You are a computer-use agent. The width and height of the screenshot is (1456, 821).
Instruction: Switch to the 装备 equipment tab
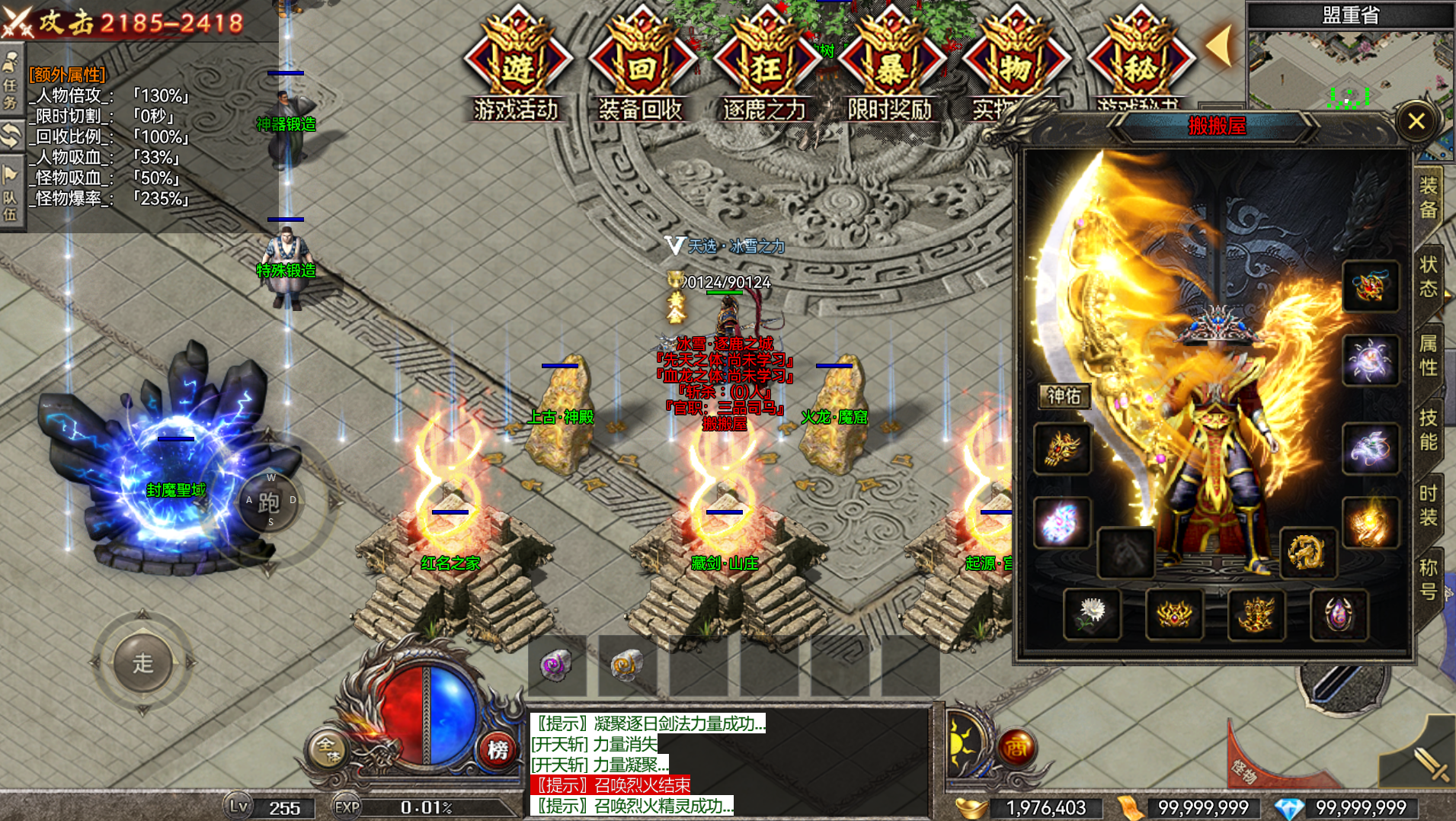(x=1429, y=197)
